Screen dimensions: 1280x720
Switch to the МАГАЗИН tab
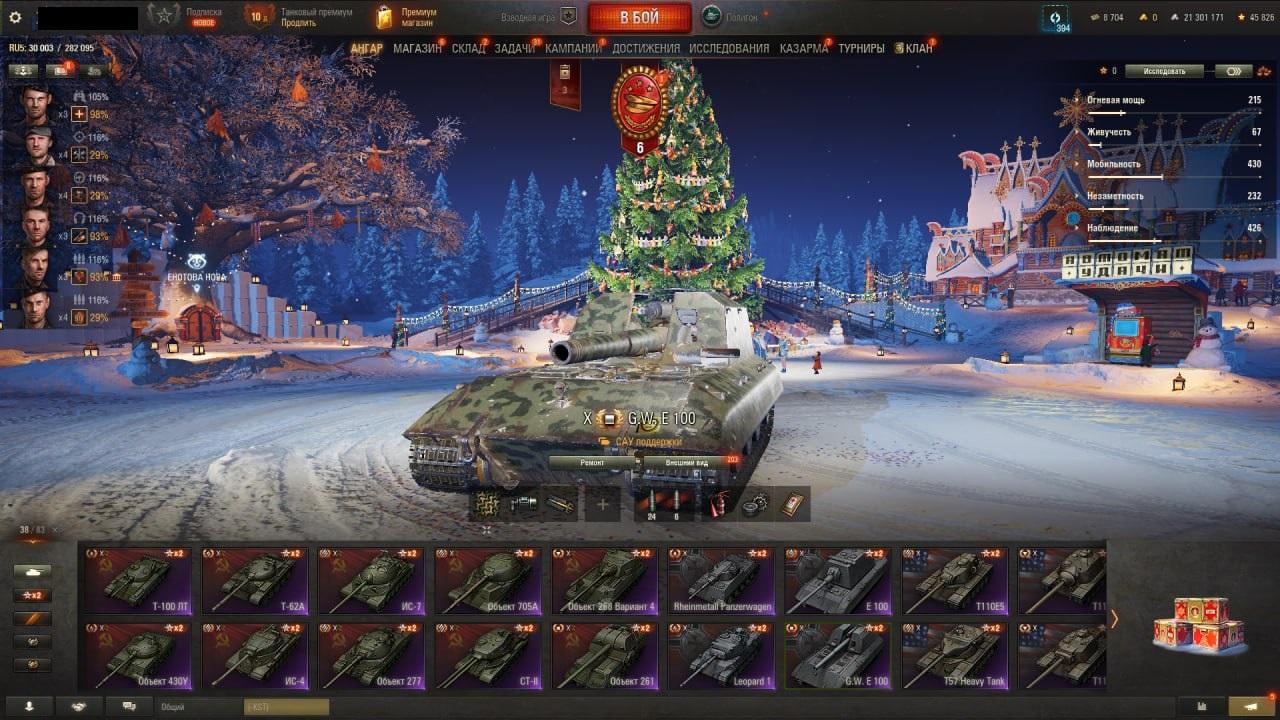coord(417,48)
